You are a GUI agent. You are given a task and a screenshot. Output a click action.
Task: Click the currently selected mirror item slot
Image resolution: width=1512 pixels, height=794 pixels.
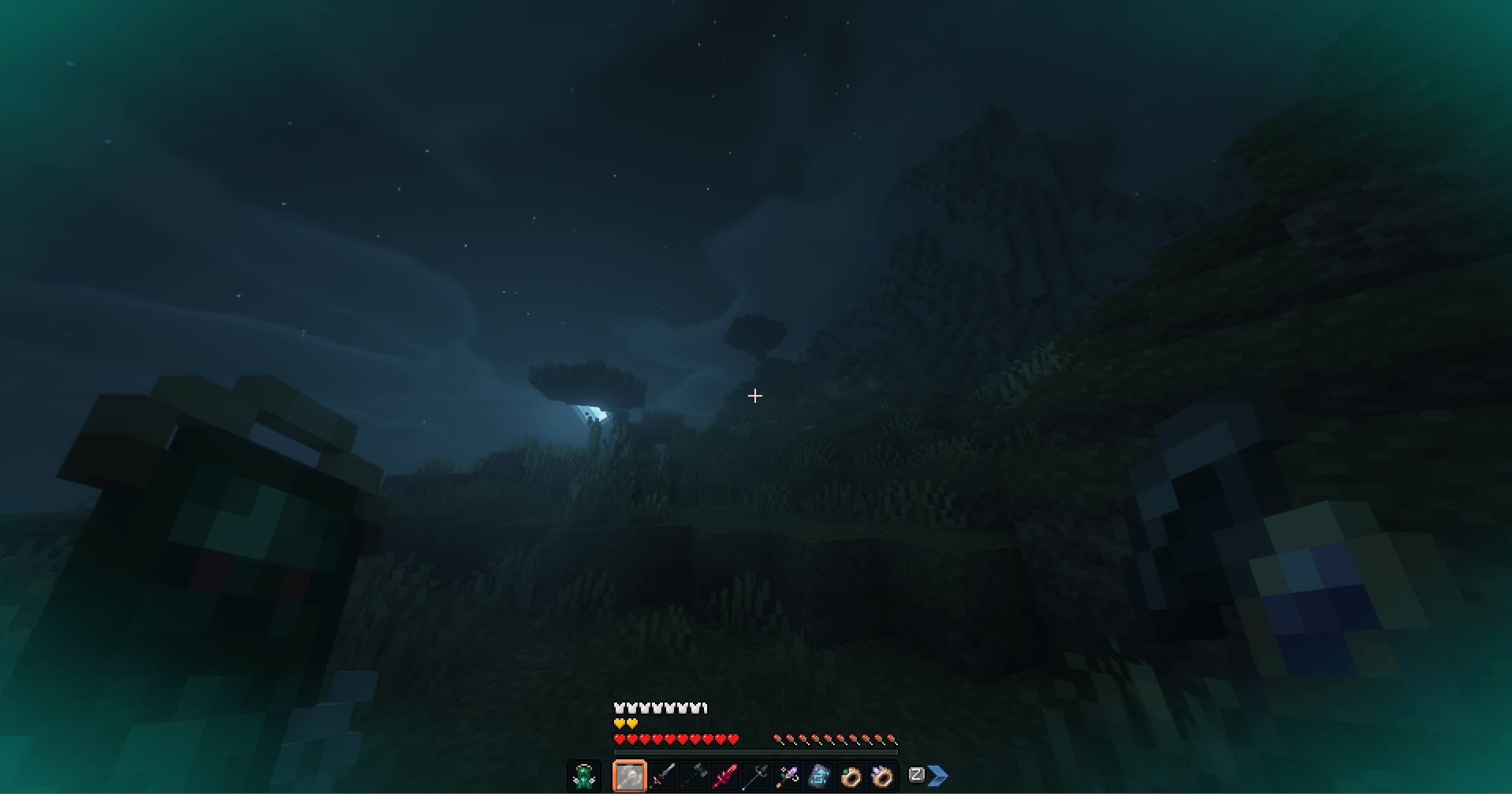click(630, 776)
